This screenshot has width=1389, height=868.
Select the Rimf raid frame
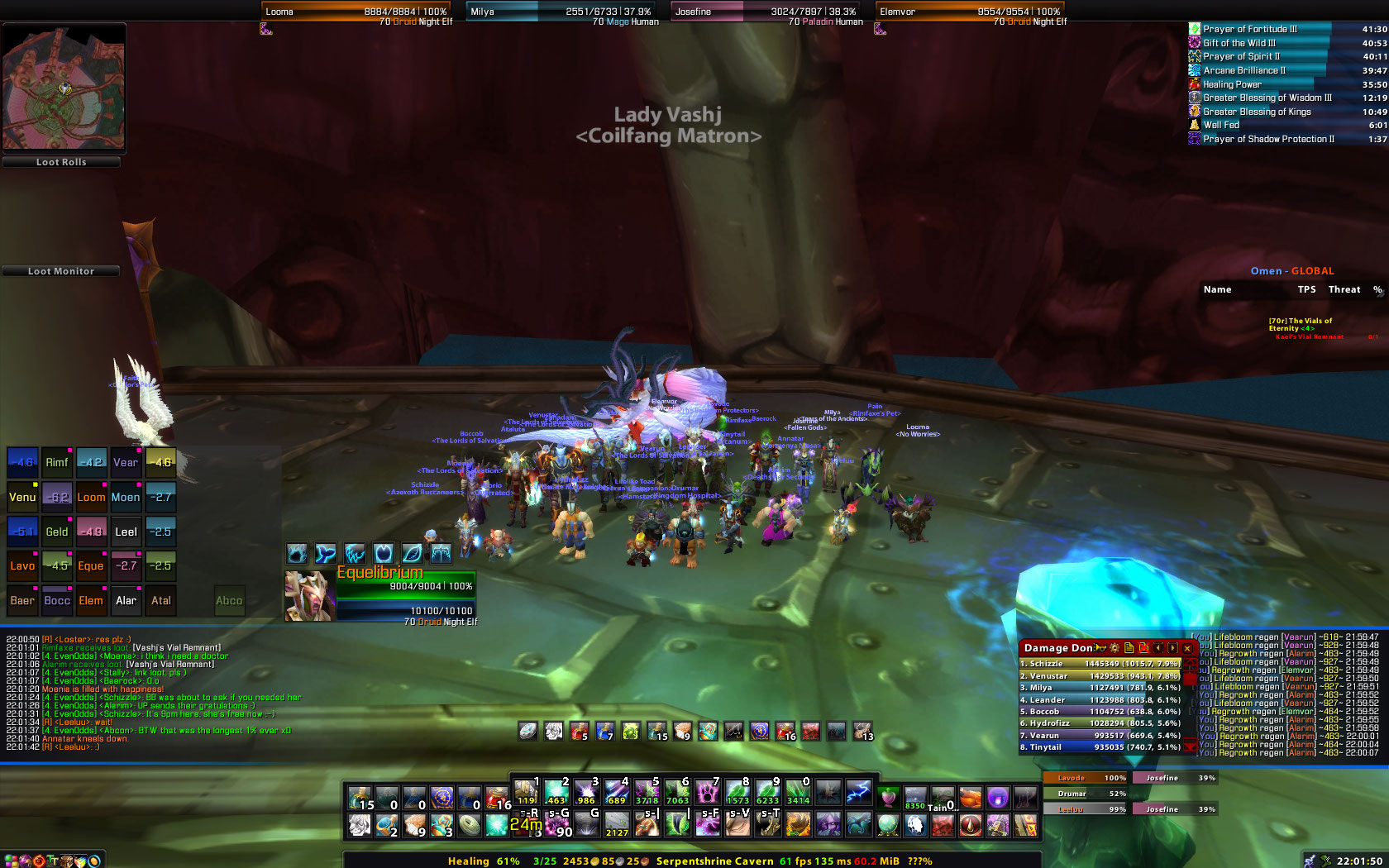56,463
